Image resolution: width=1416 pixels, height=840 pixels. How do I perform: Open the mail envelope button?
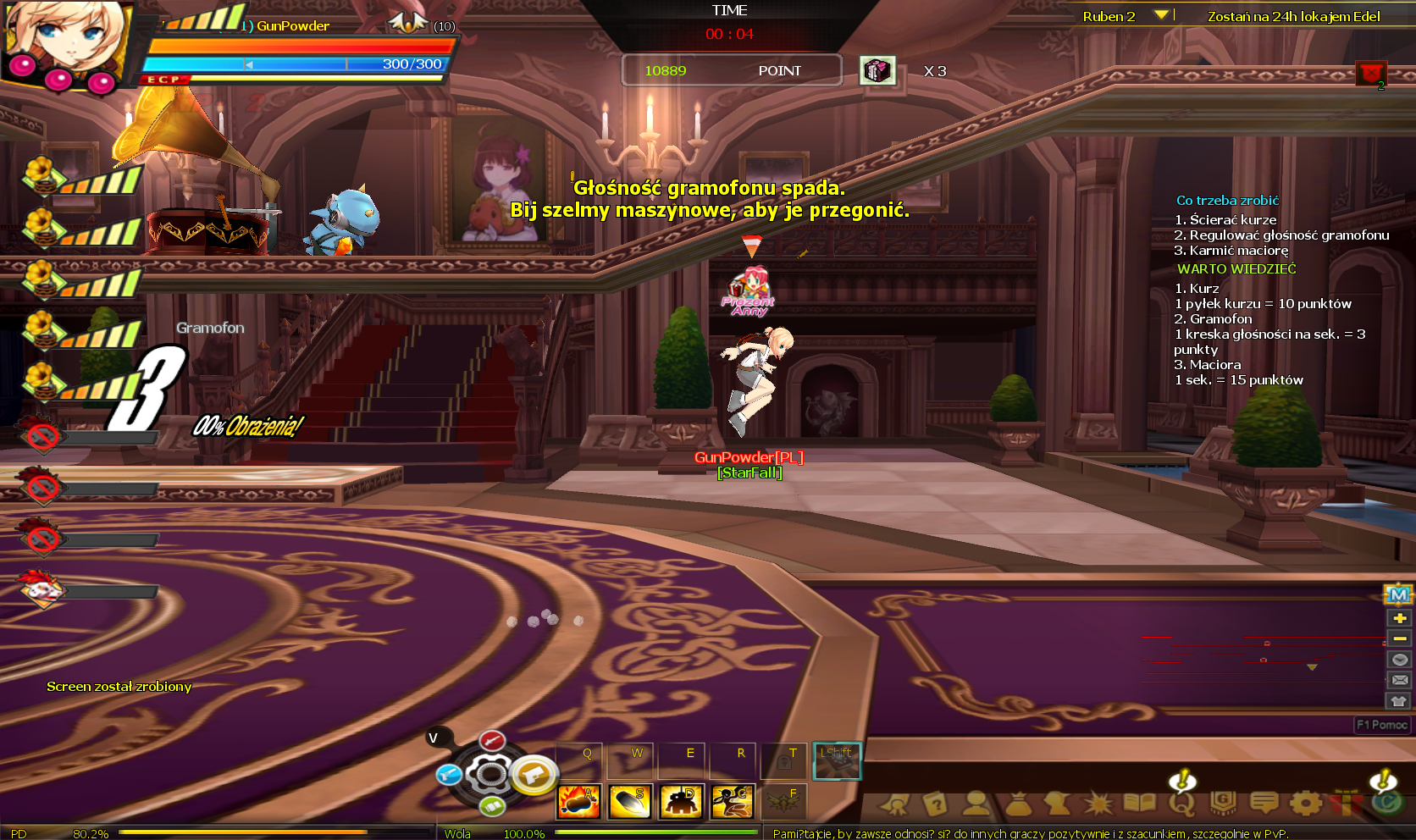[x=1399, y=680]
